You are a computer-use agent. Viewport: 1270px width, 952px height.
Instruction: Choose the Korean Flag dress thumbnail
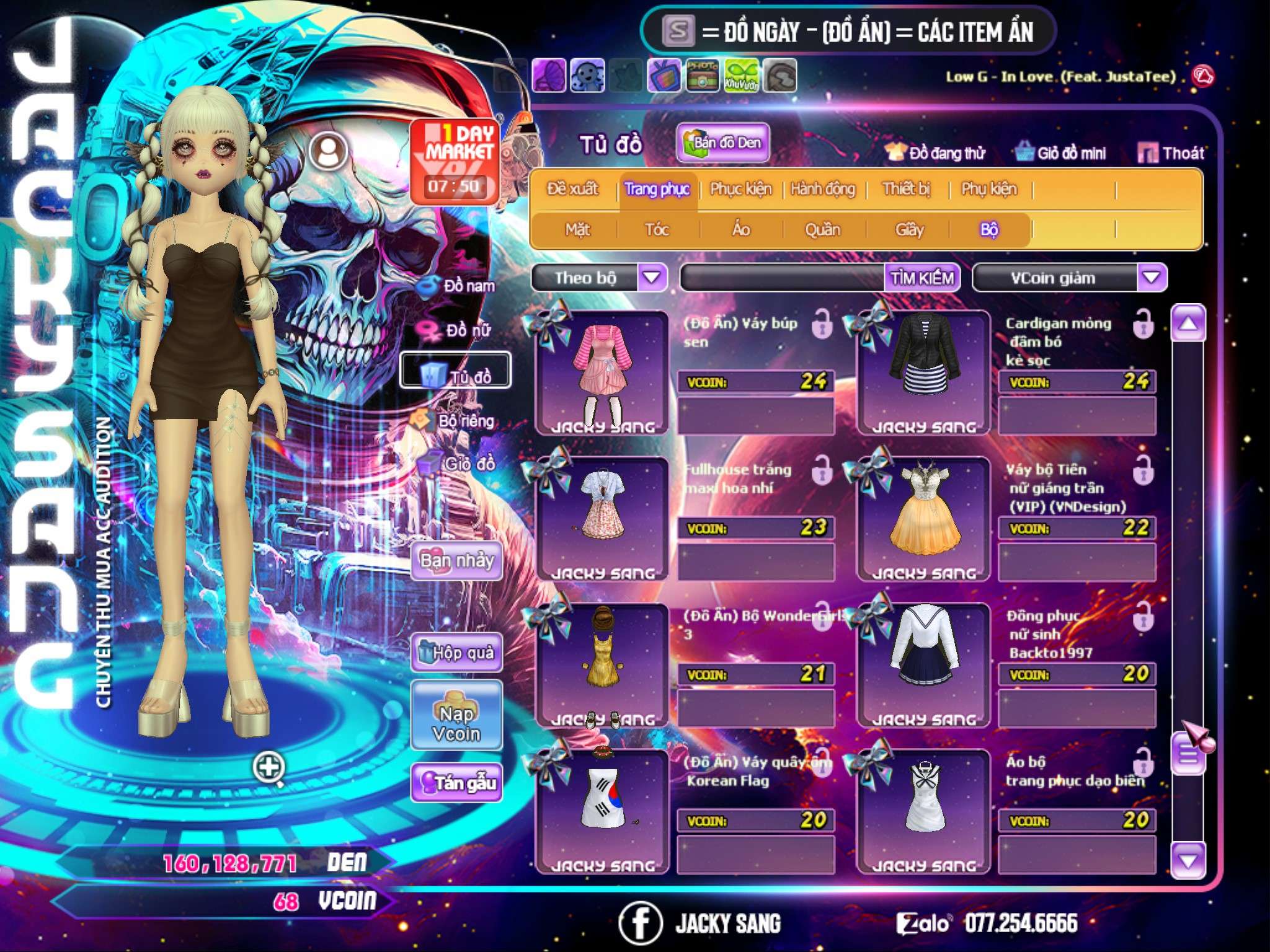[603, 811]
